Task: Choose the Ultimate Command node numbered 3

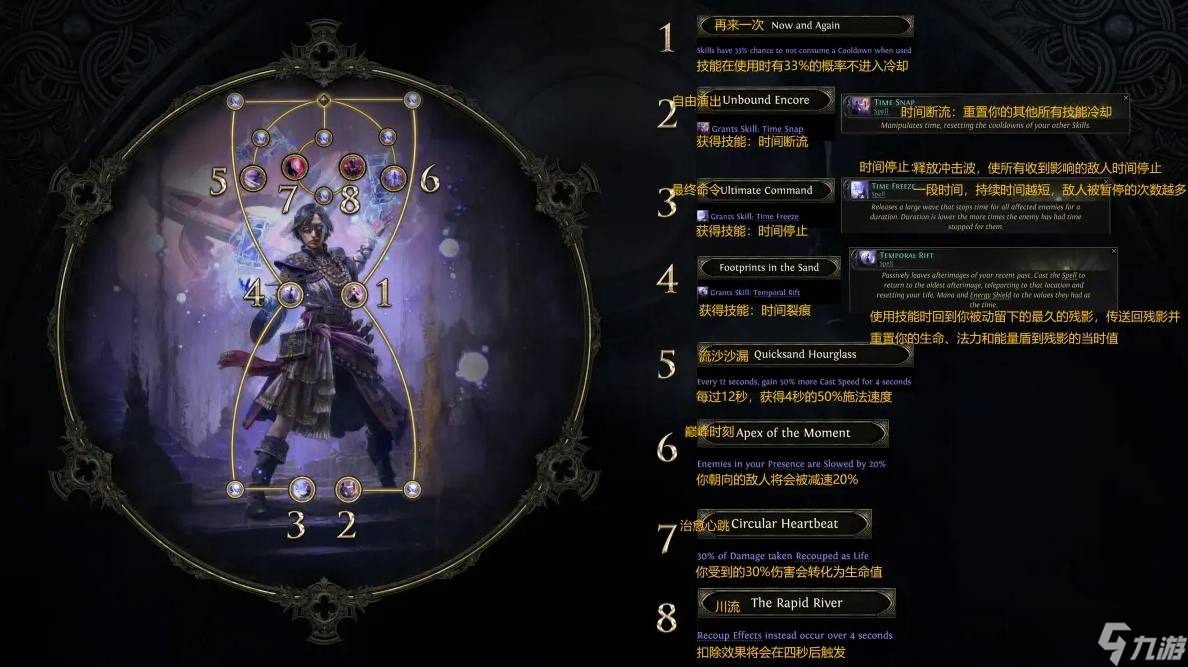Action: (302, 489)
